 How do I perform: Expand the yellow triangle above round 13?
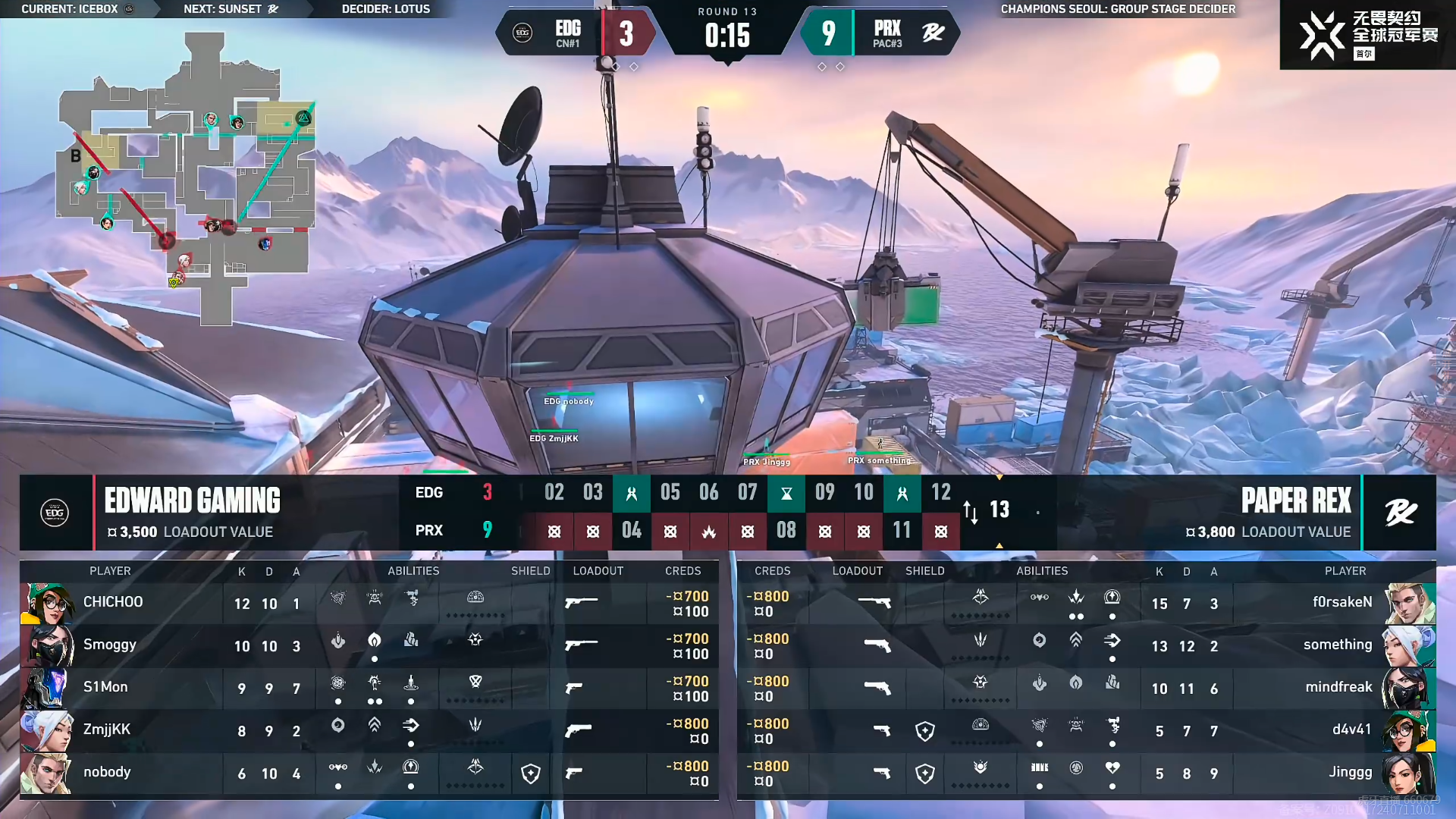tap(999, 479)
